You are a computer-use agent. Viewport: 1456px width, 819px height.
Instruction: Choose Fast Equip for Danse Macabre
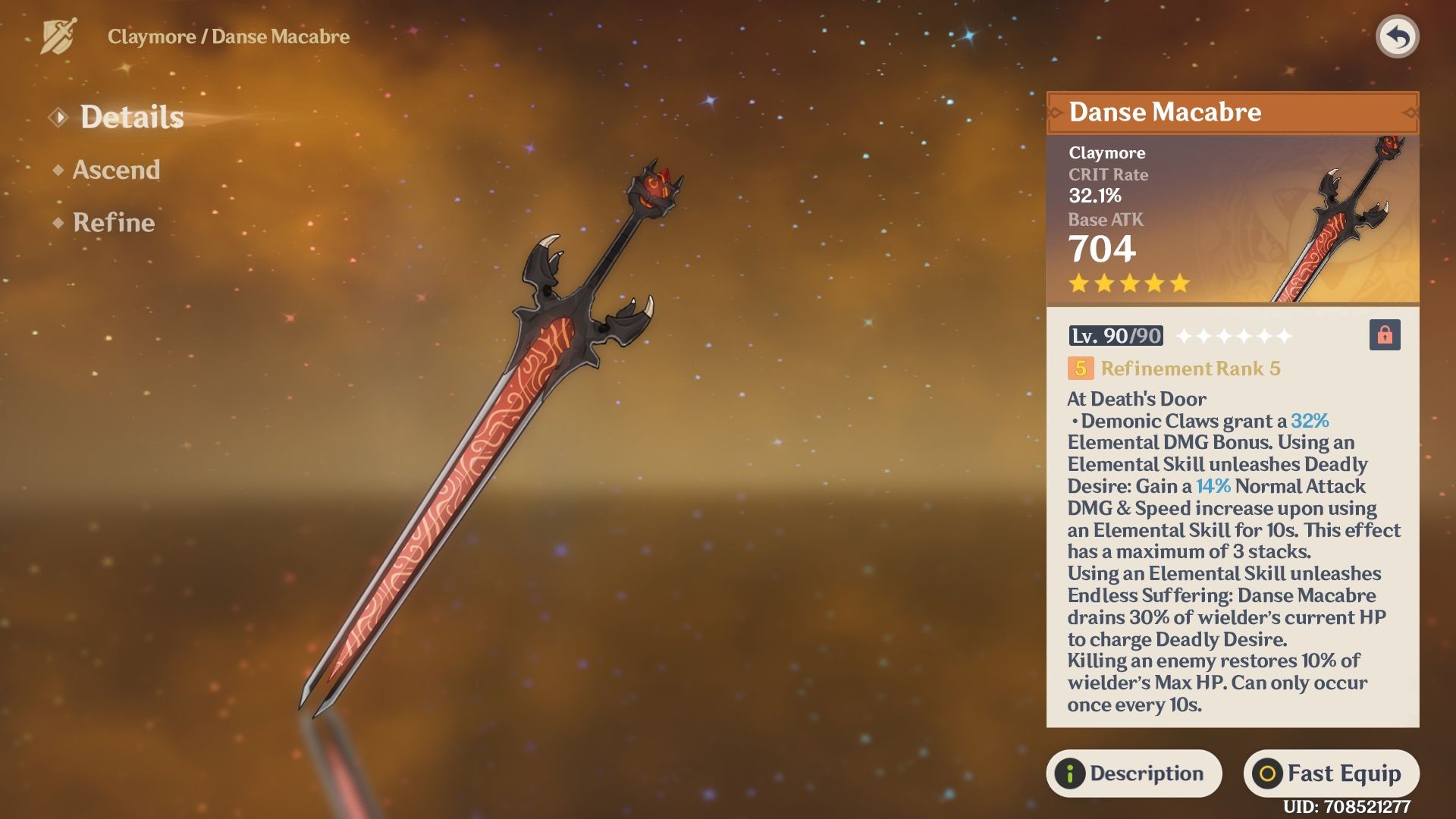coord(1331,773)
